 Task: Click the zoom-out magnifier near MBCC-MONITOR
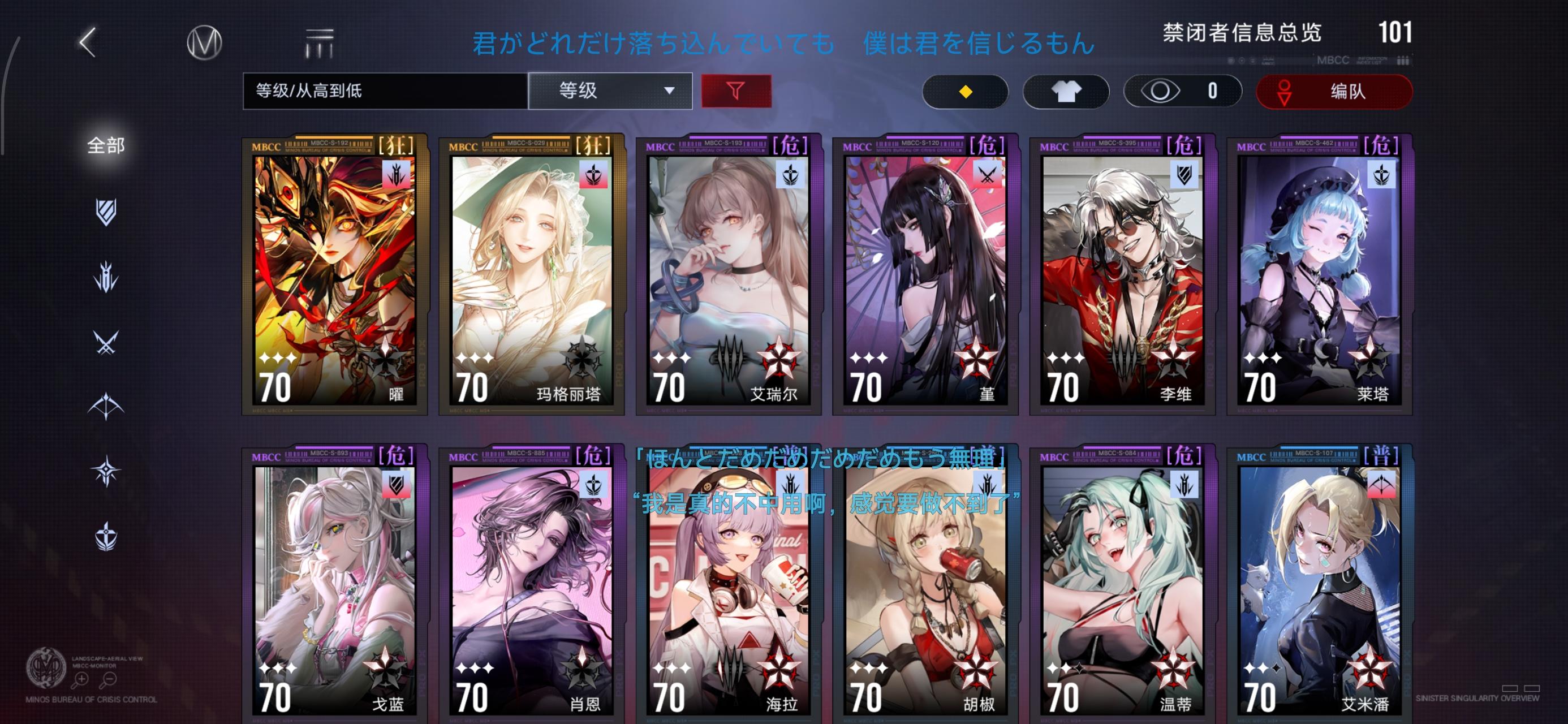coord(111,679)
